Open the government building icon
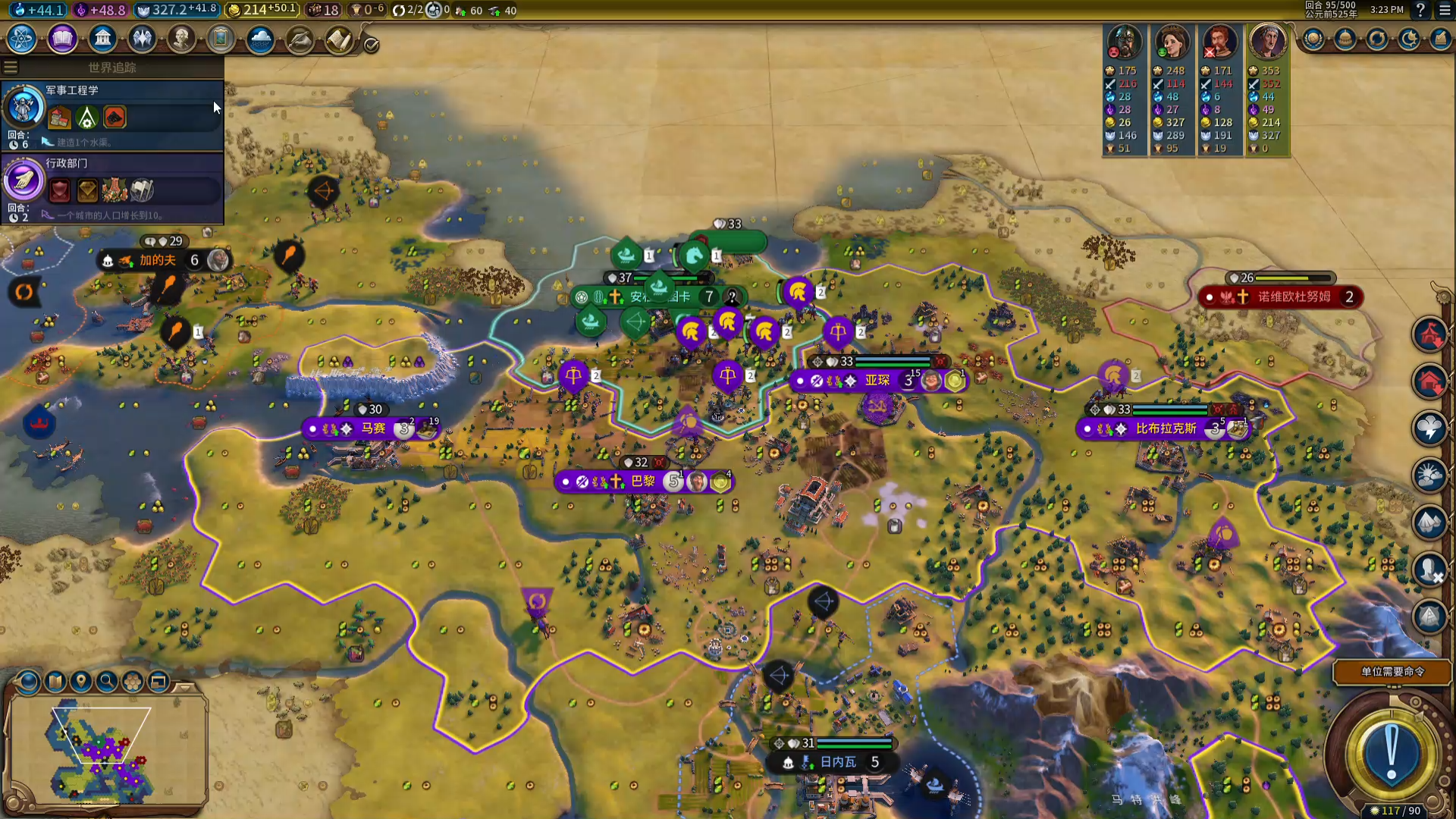The image size is (1456, 819). coord(102,39)
